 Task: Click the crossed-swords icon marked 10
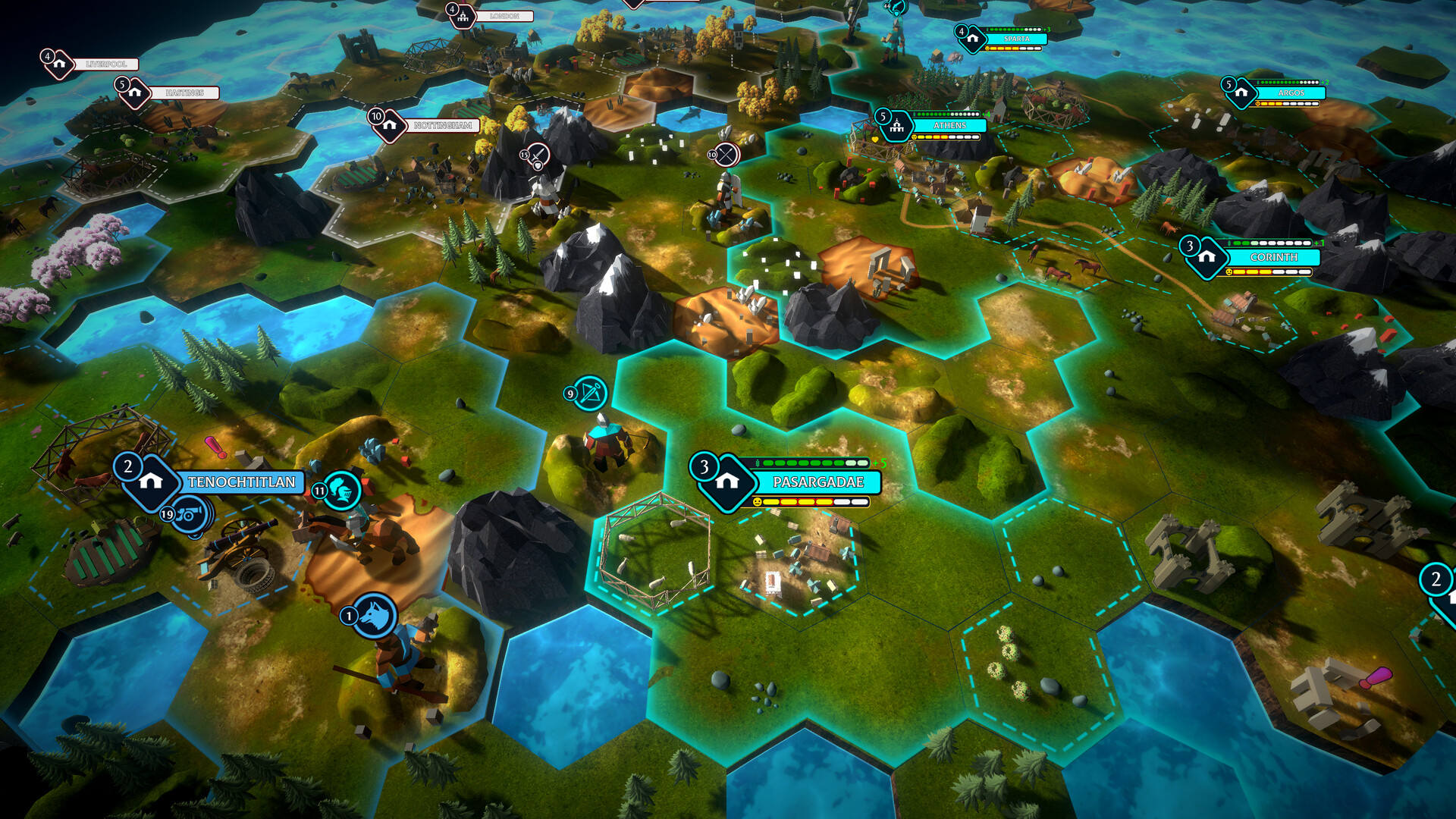pos(726,155)
